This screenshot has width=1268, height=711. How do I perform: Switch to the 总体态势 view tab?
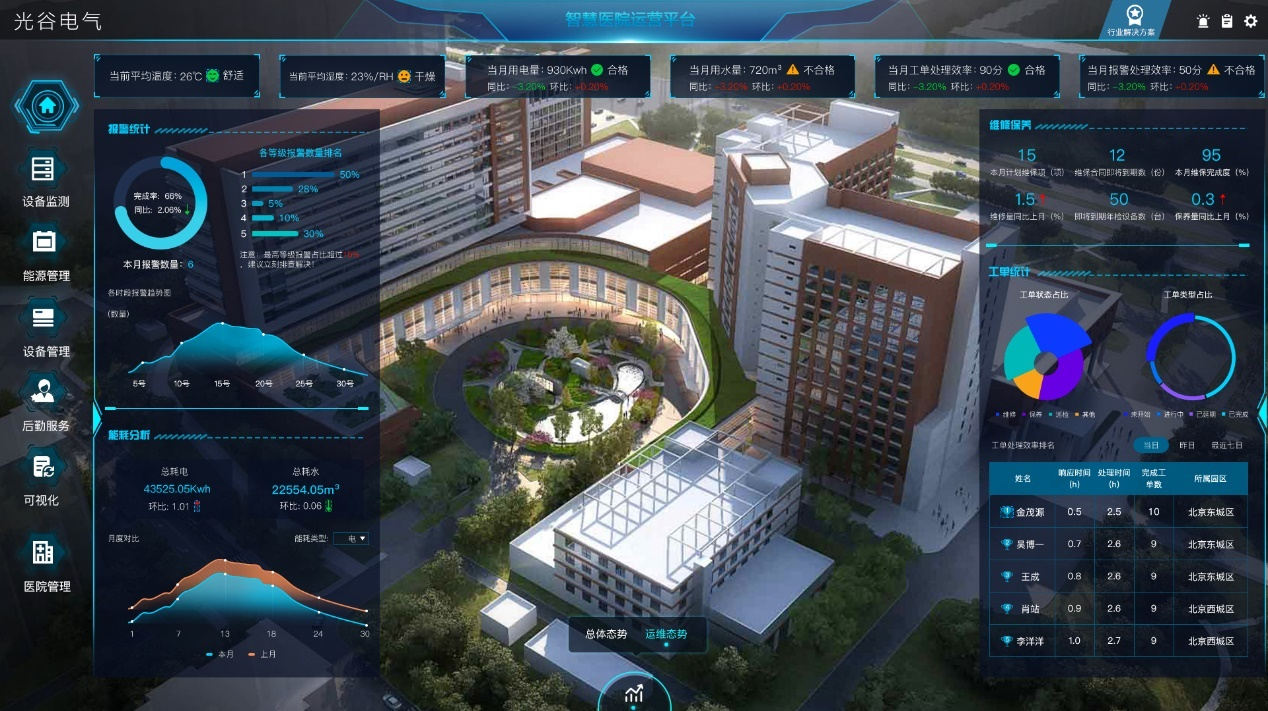(606, 634)
